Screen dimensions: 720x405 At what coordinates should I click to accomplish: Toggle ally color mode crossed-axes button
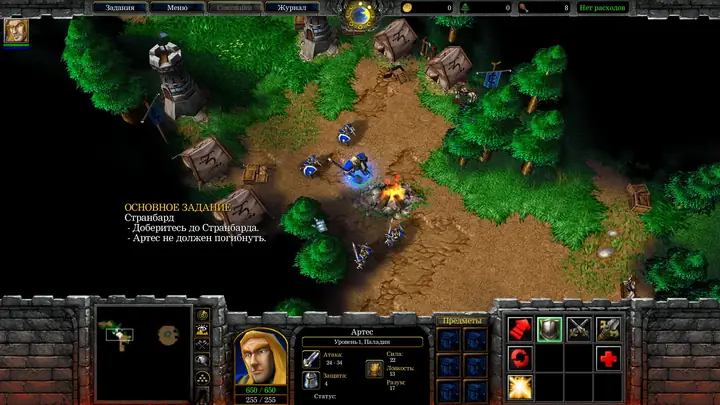coord(203,345)
